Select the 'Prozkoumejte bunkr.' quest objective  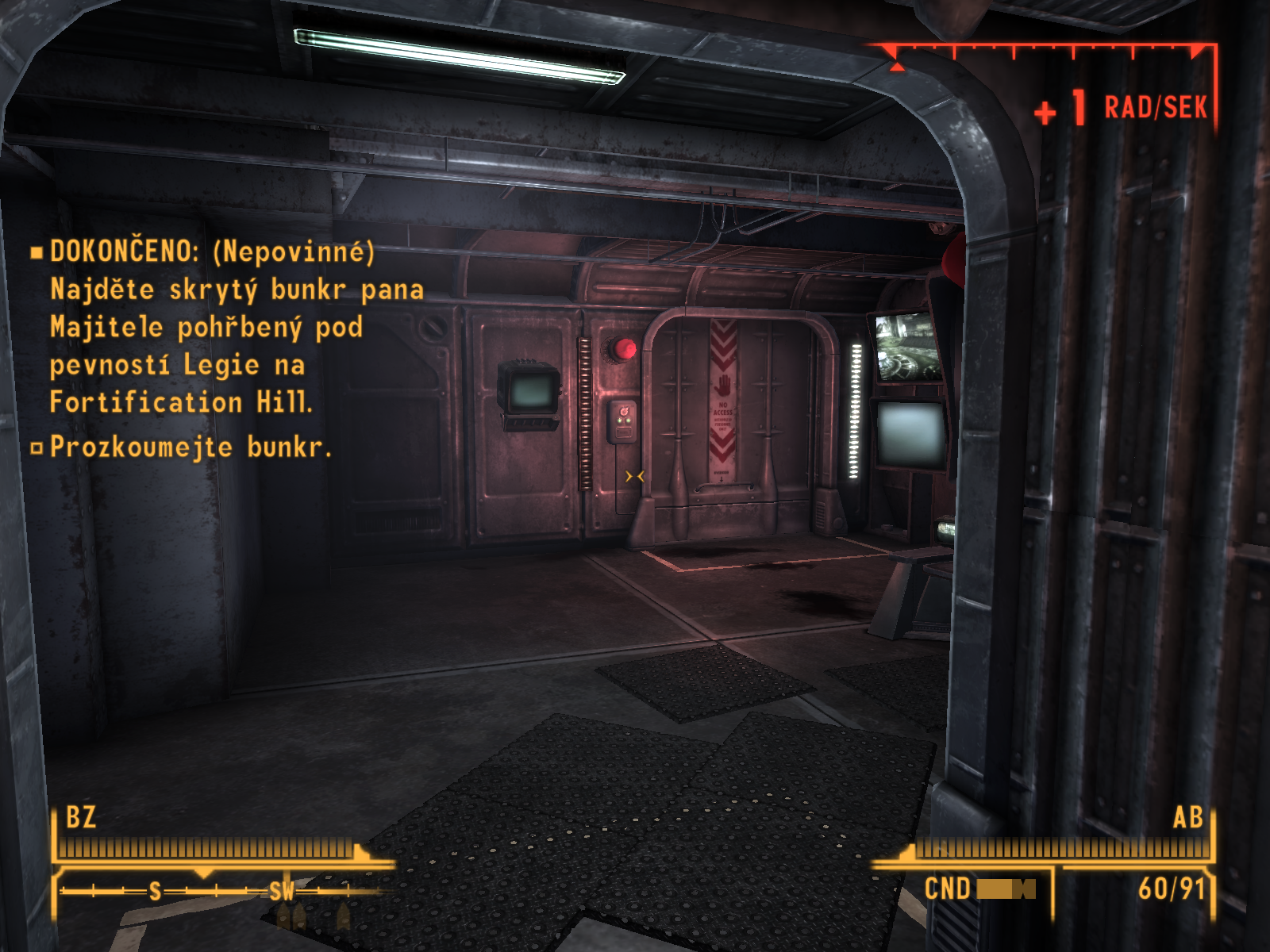(190, 447)
